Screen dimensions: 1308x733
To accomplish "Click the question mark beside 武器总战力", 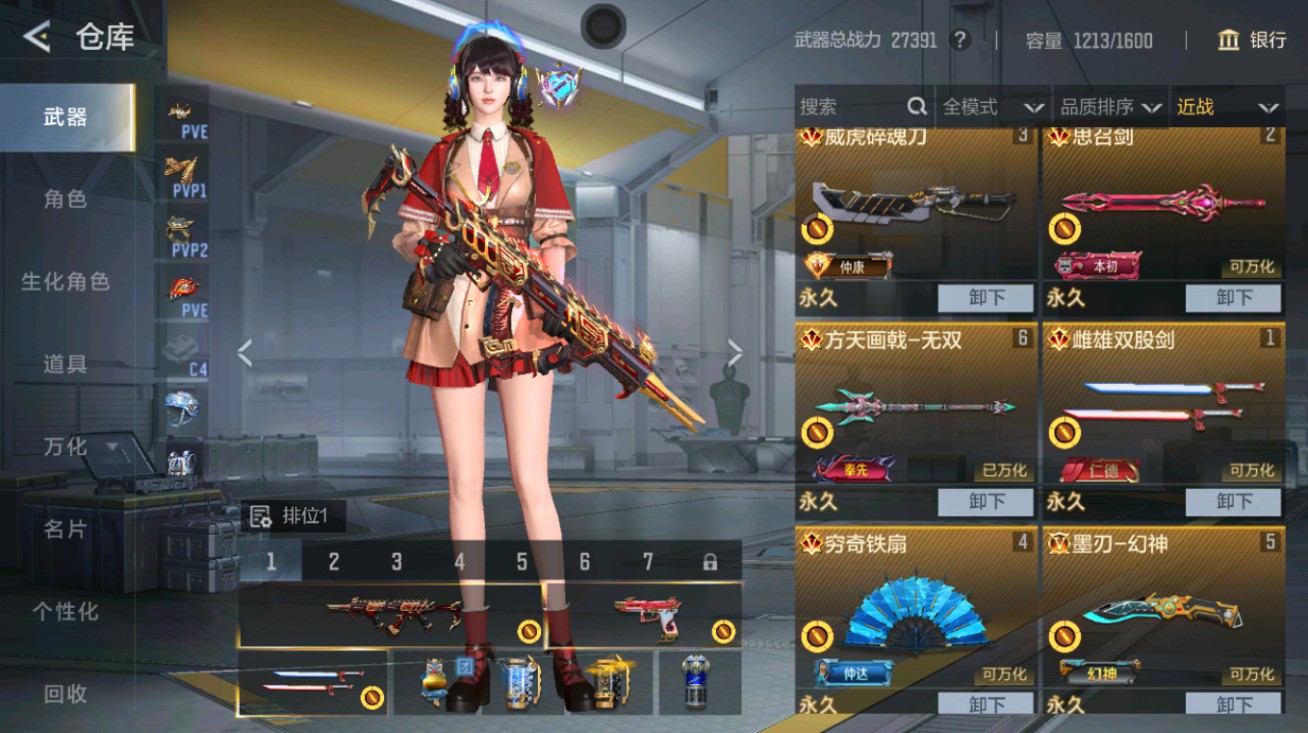I will (x=961, y=41).
